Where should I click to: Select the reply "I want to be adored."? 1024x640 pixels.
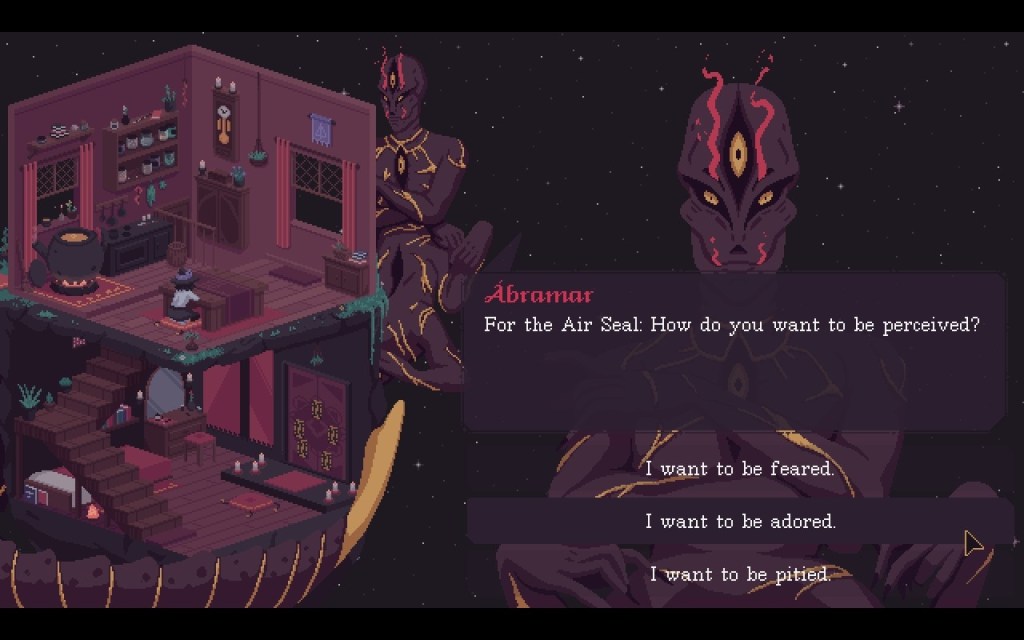tap(739, 521)
